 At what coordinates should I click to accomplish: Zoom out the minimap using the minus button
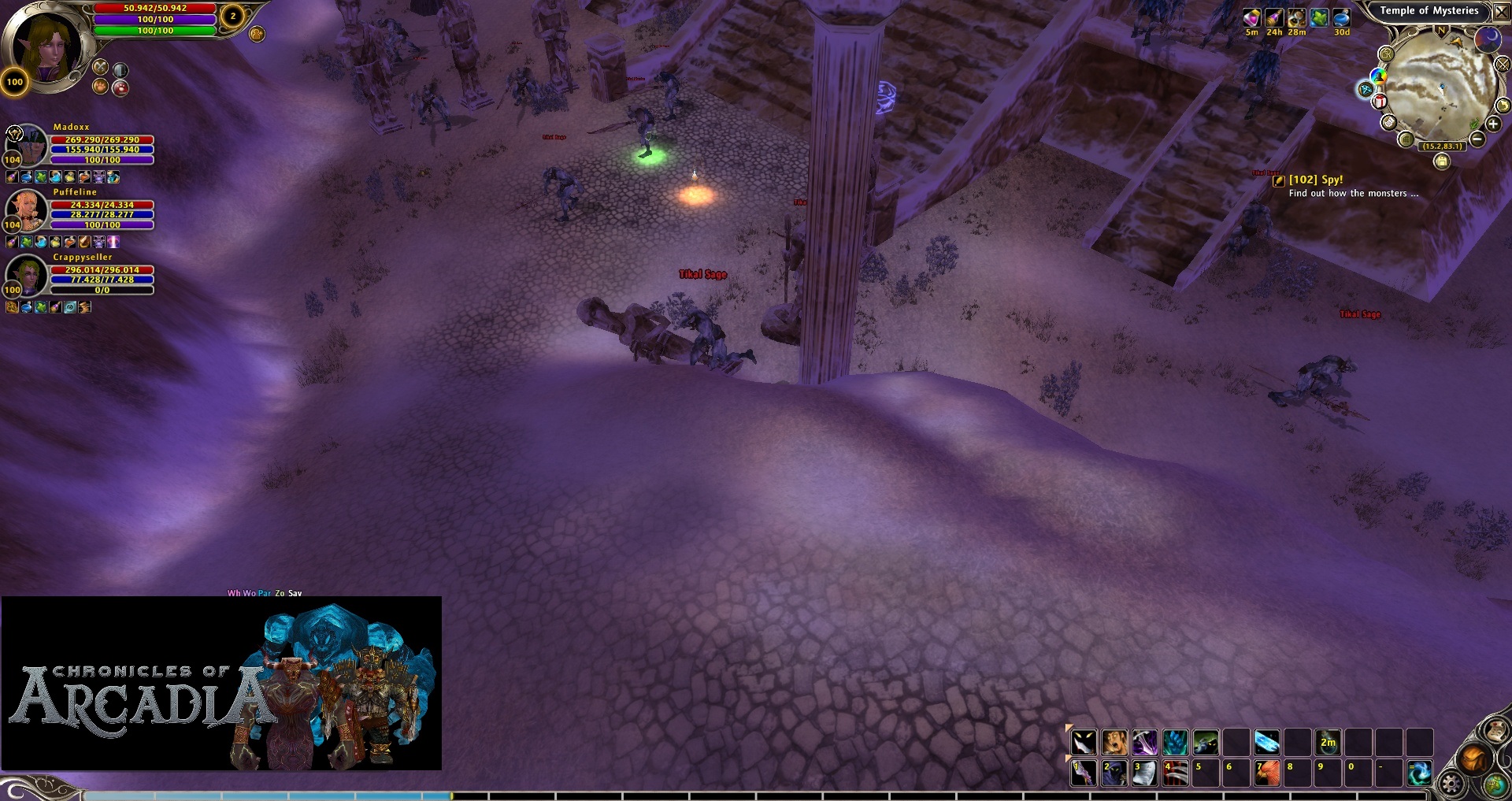[x=1477, y=139]
